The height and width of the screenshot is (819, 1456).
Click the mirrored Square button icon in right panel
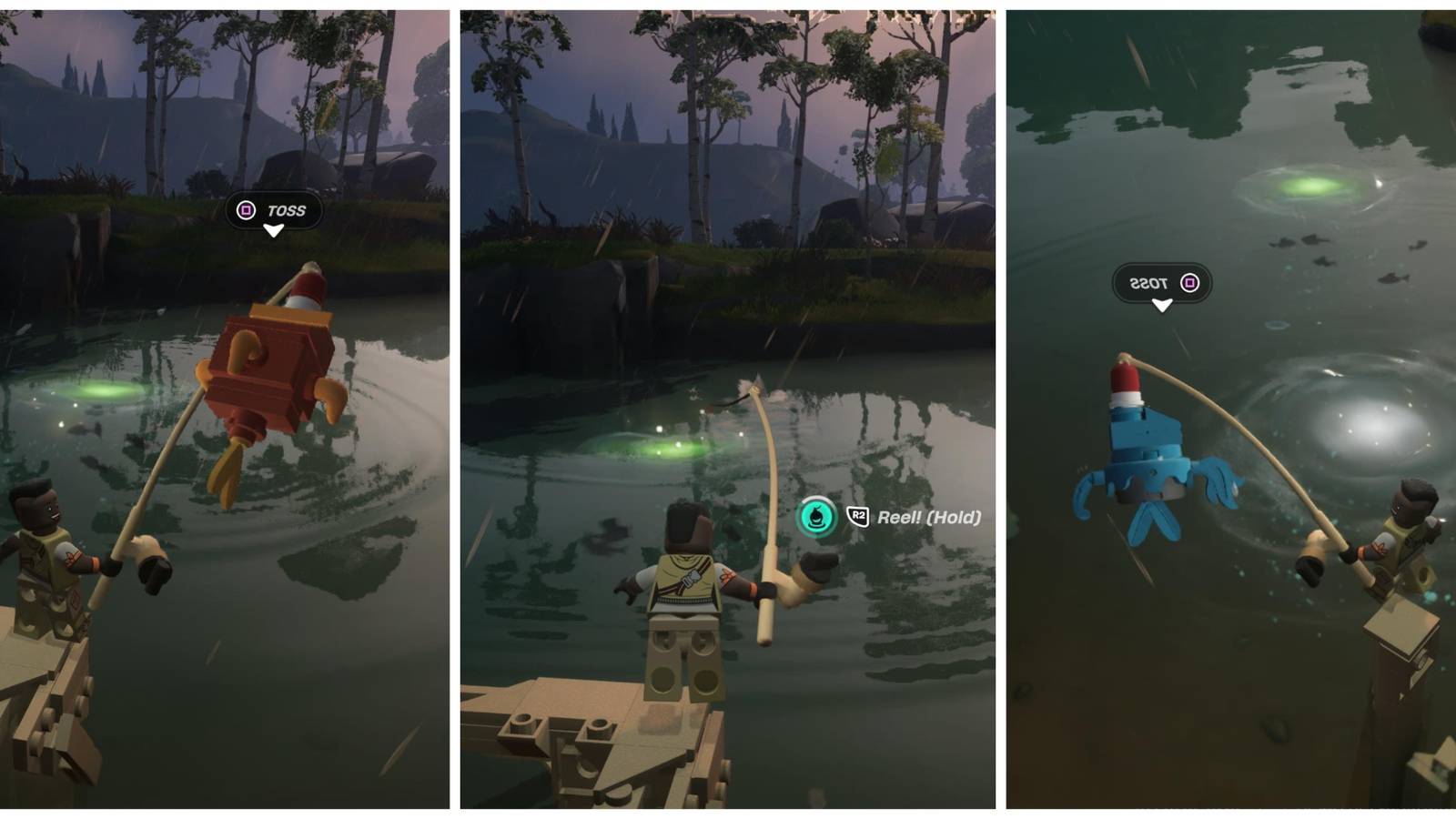point(1188,281)
